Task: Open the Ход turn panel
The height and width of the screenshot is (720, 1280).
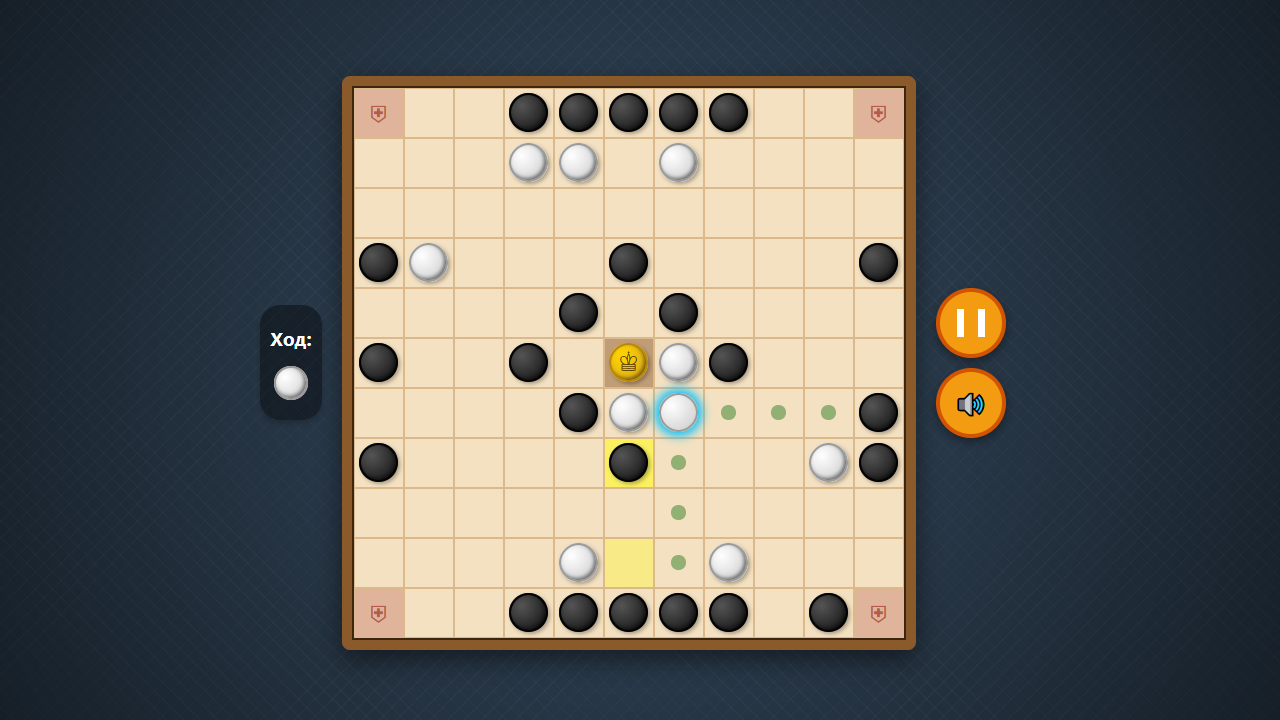Action: tap(291, 360)
